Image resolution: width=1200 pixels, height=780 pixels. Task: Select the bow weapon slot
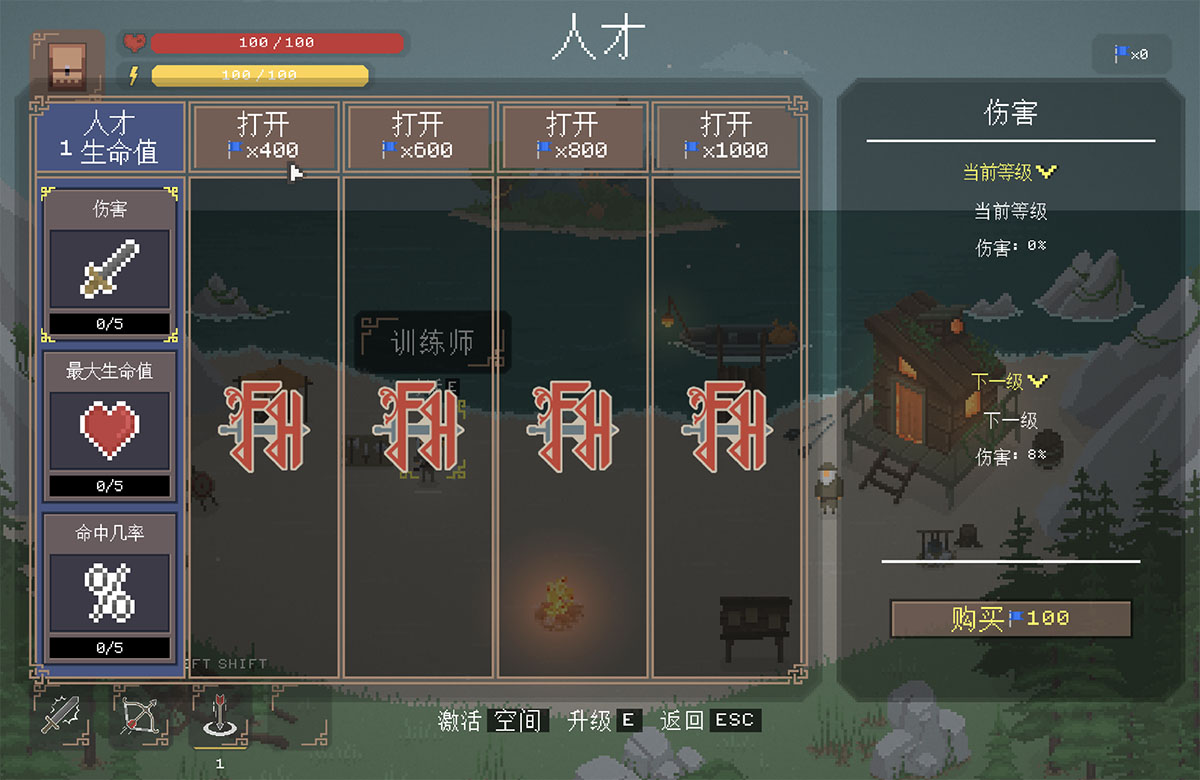(140, 715)
